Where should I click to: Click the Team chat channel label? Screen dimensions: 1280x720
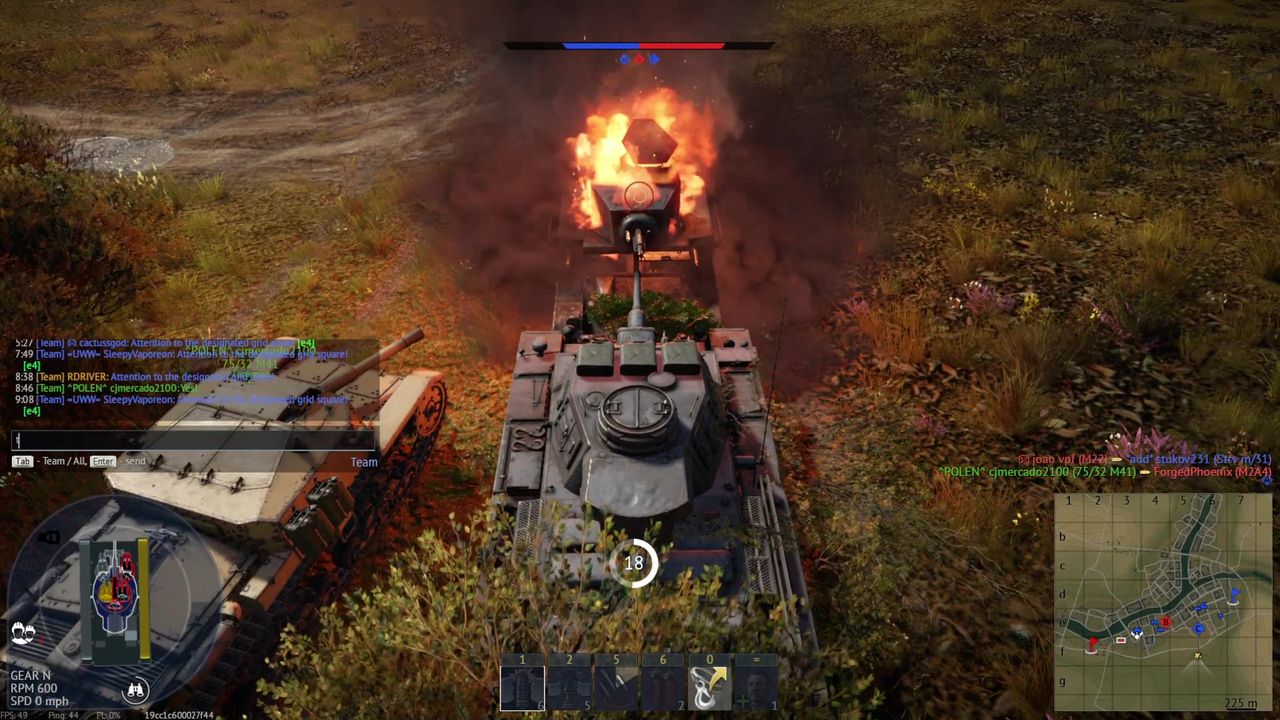tap(364, 462)
